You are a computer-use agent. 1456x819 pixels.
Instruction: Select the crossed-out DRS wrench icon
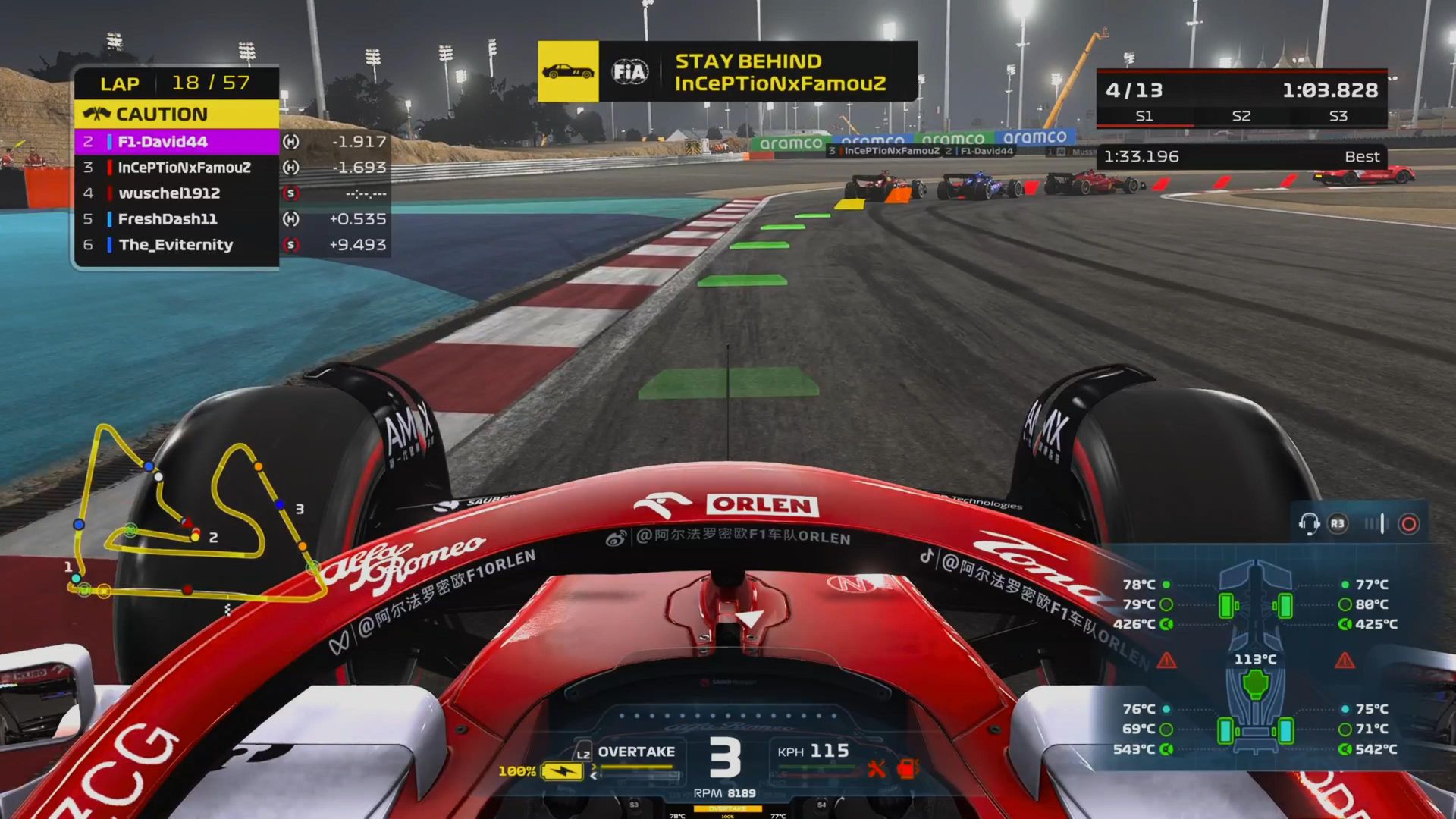coord(877,769)
